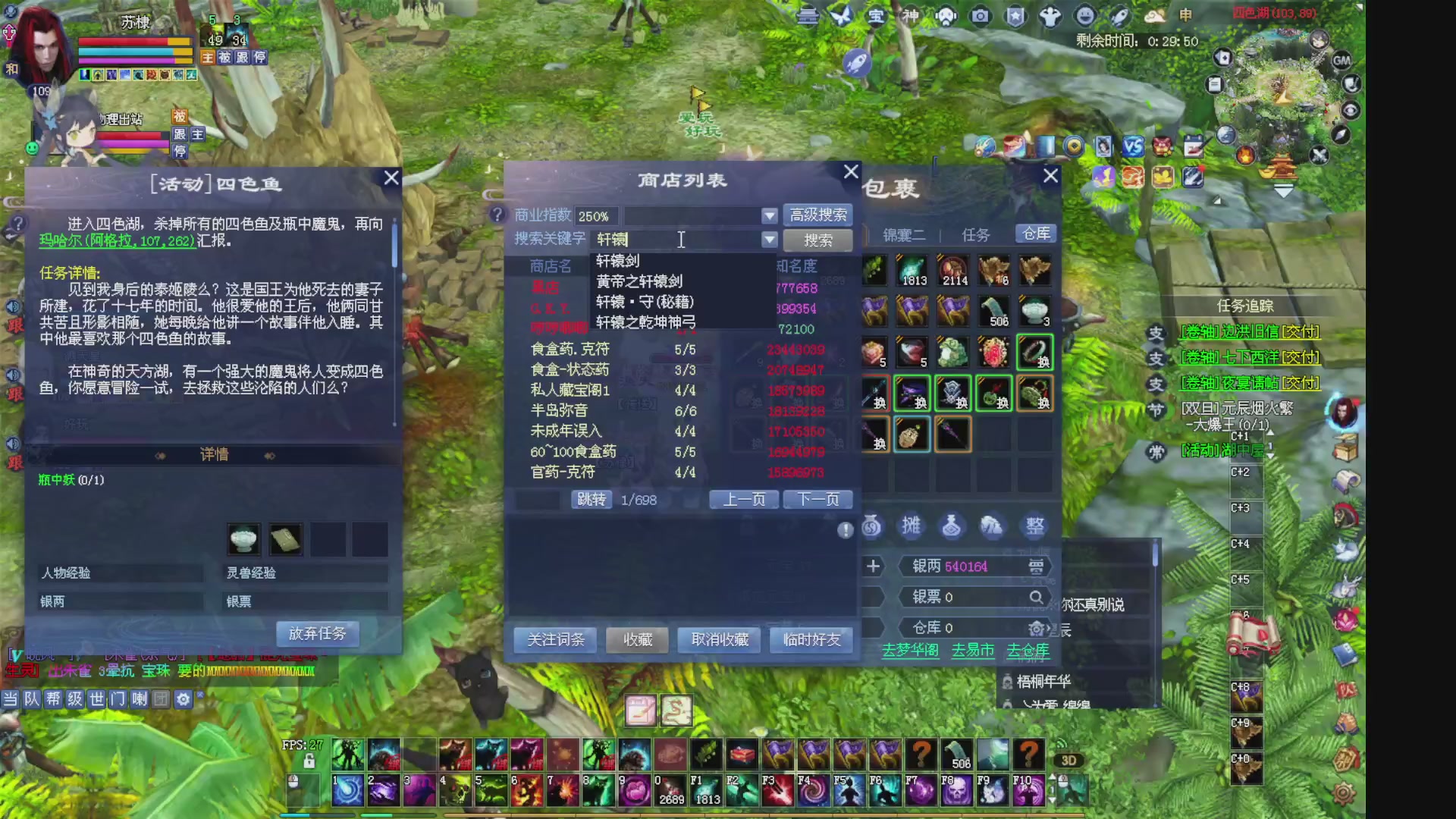The height and width of the screenshot is (819, 1456).
Task: Click inside the 搜索关键字 search input field
Action: click(x=675, y=240)
